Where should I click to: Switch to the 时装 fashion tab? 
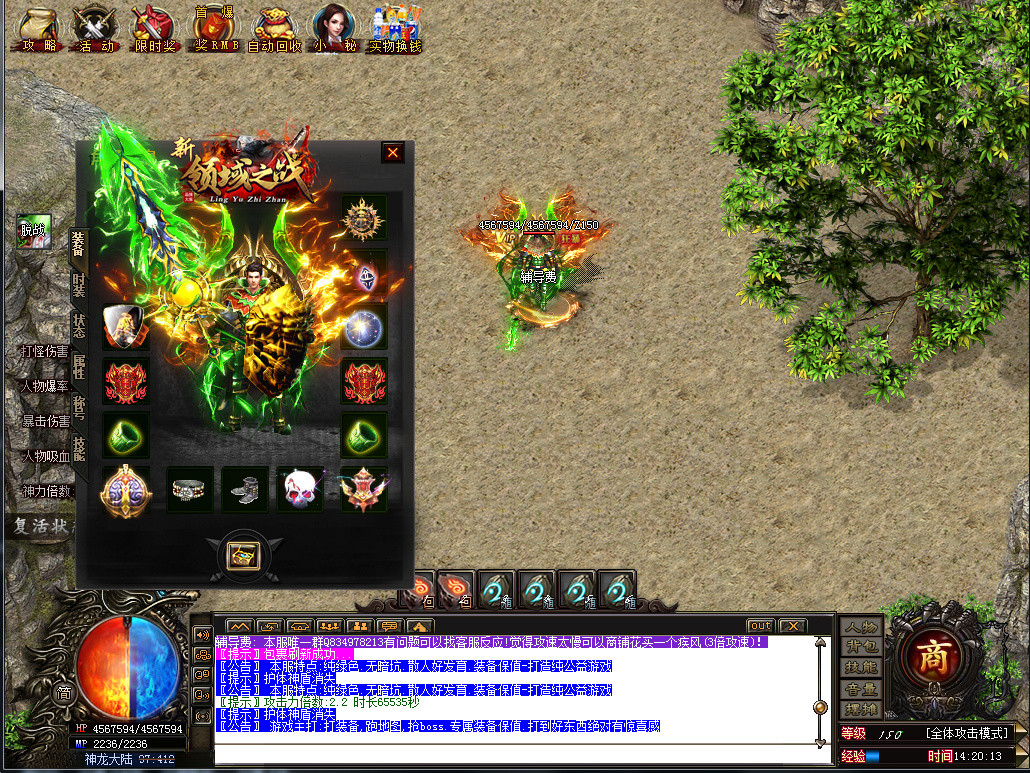pyautogui.click(x=79, y=284)
